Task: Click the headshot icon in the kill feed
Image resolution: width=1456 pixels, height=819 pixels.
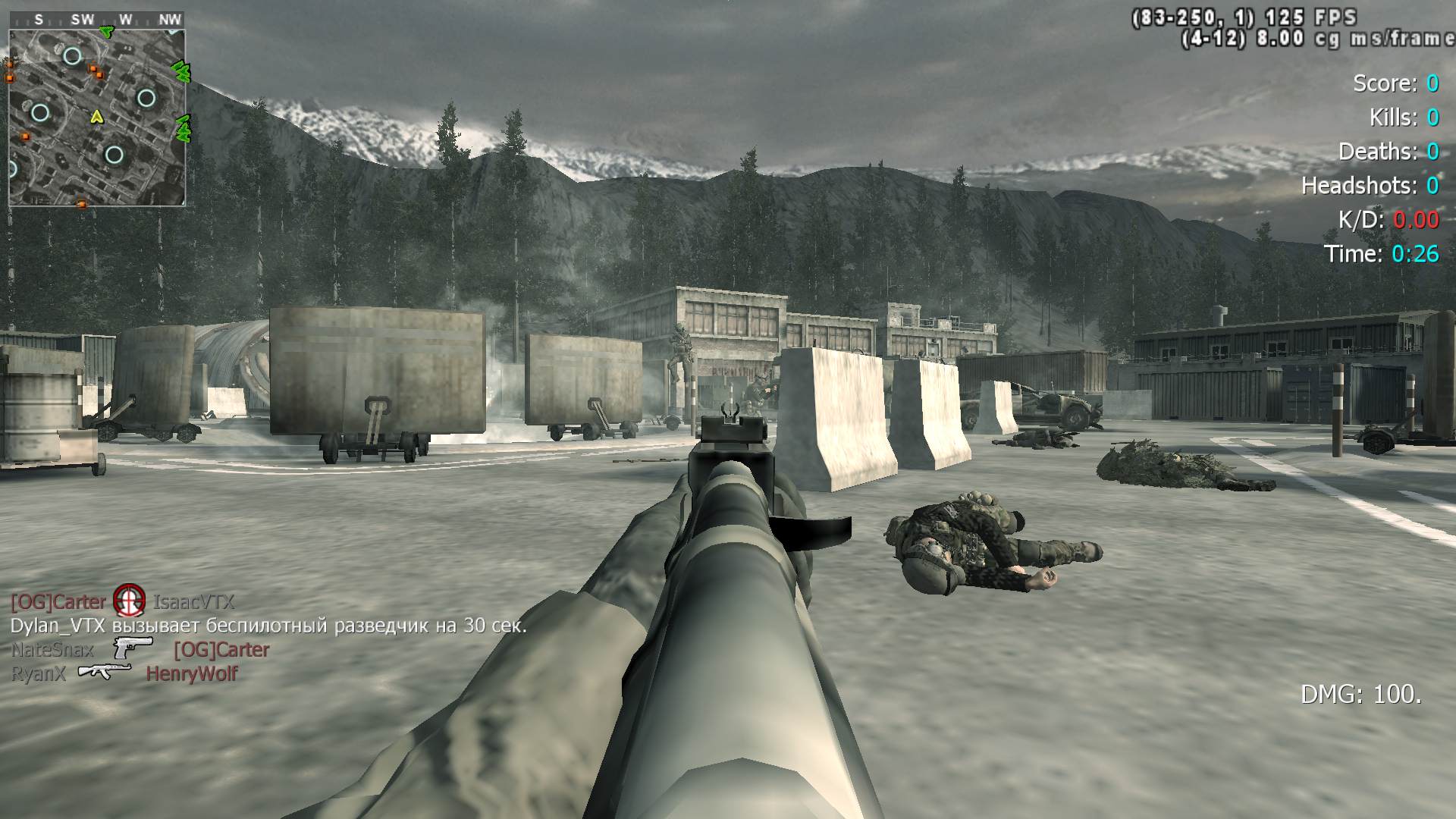Action: 129,601
